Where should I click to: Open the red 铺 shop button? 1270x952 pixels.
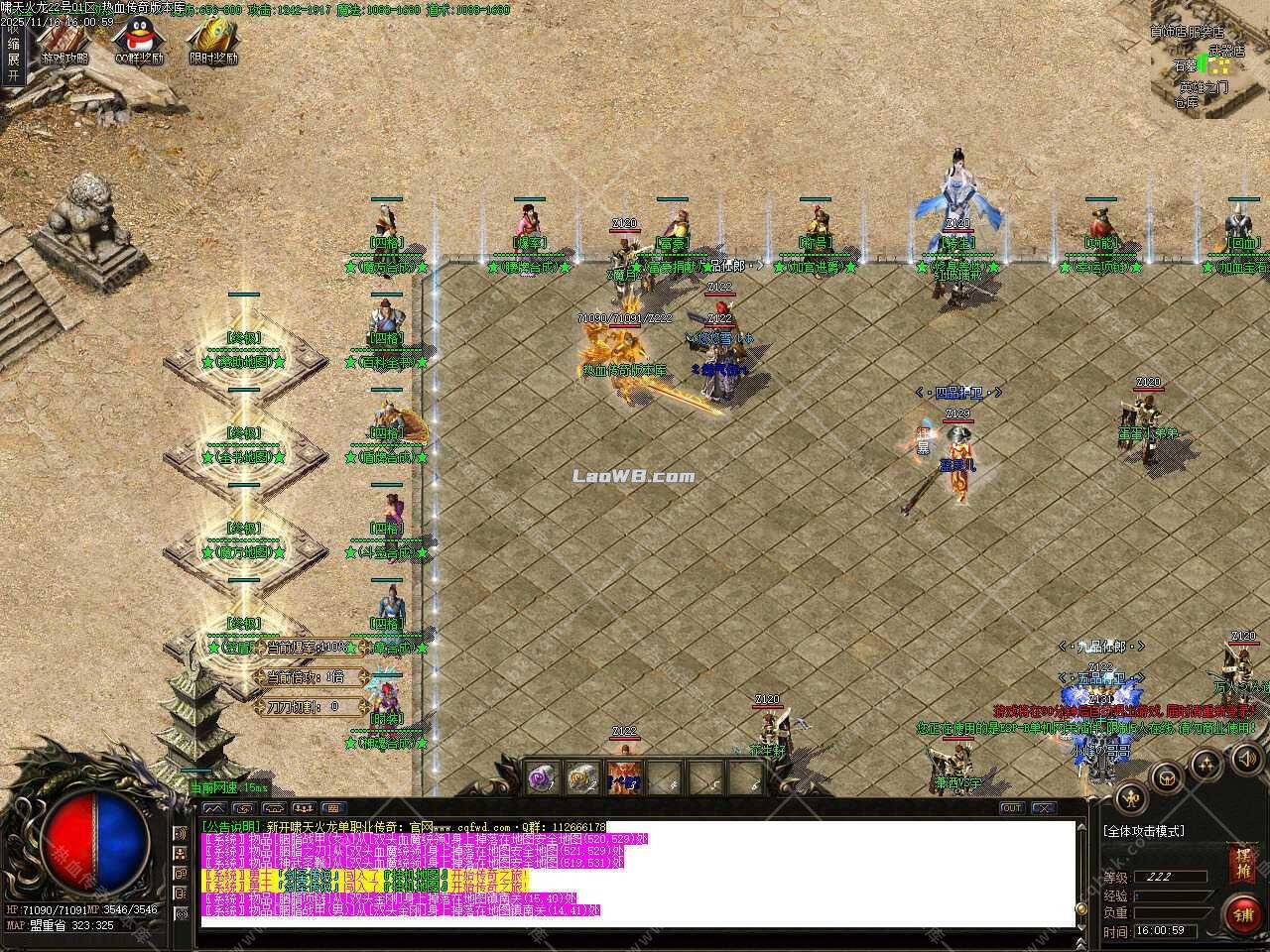click(1241, 913)
